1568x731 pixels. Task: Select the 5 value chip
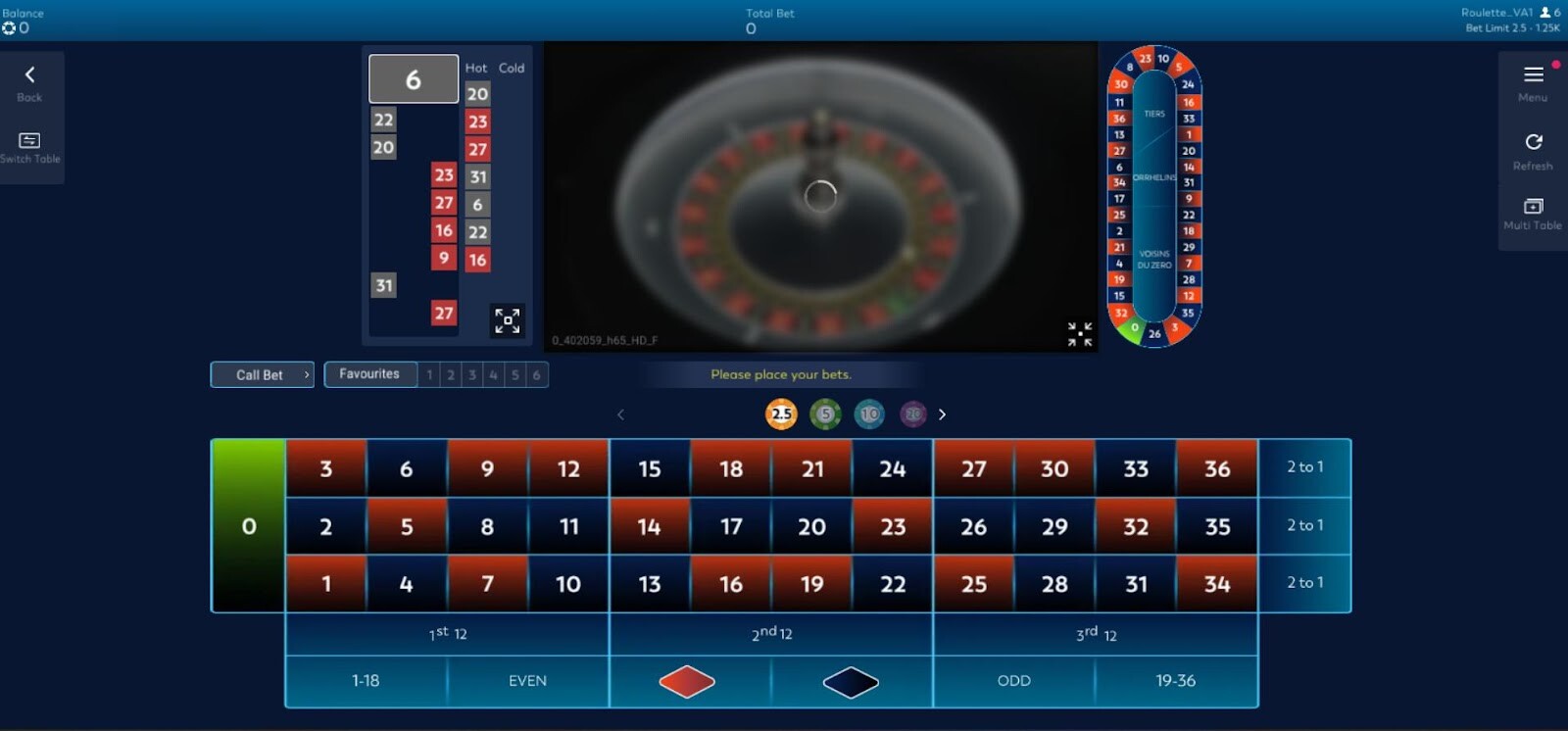826,414
